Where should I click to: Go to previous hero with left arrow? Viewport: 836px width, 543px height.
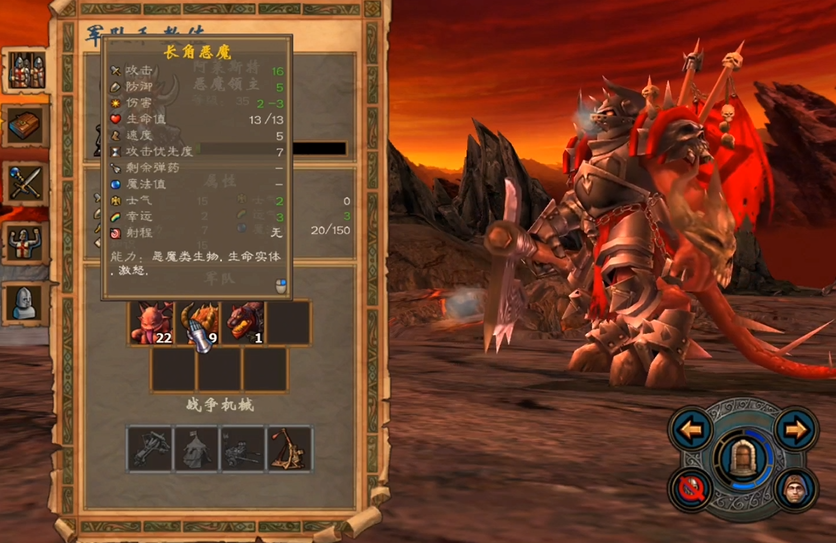tap(692, 430)
